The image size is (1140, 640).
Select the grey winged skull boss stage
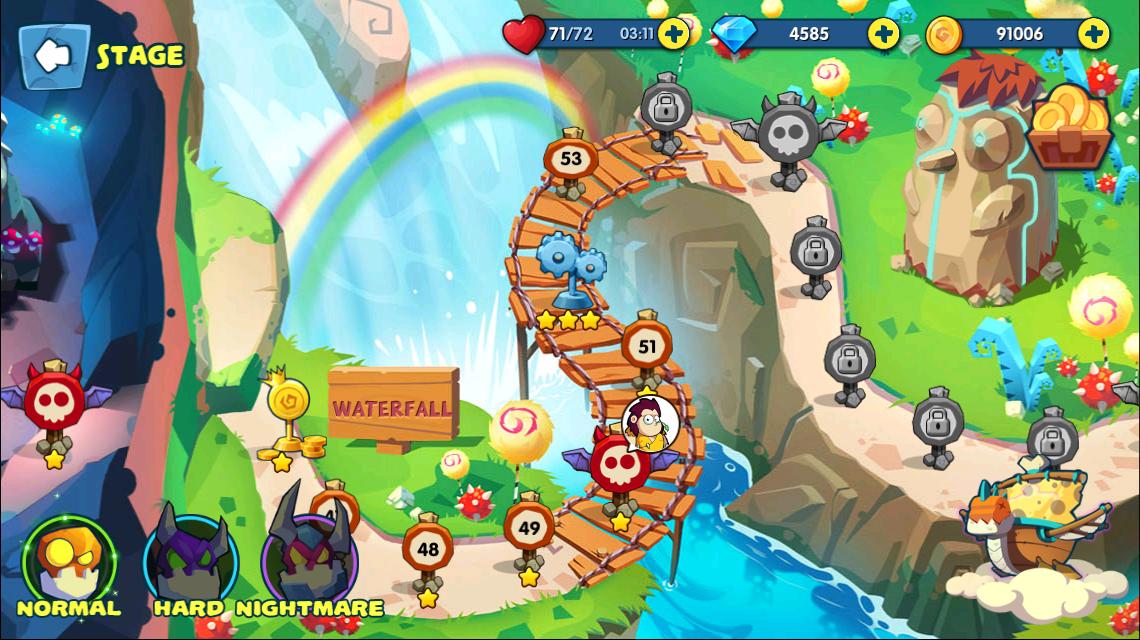click(787, 134)
